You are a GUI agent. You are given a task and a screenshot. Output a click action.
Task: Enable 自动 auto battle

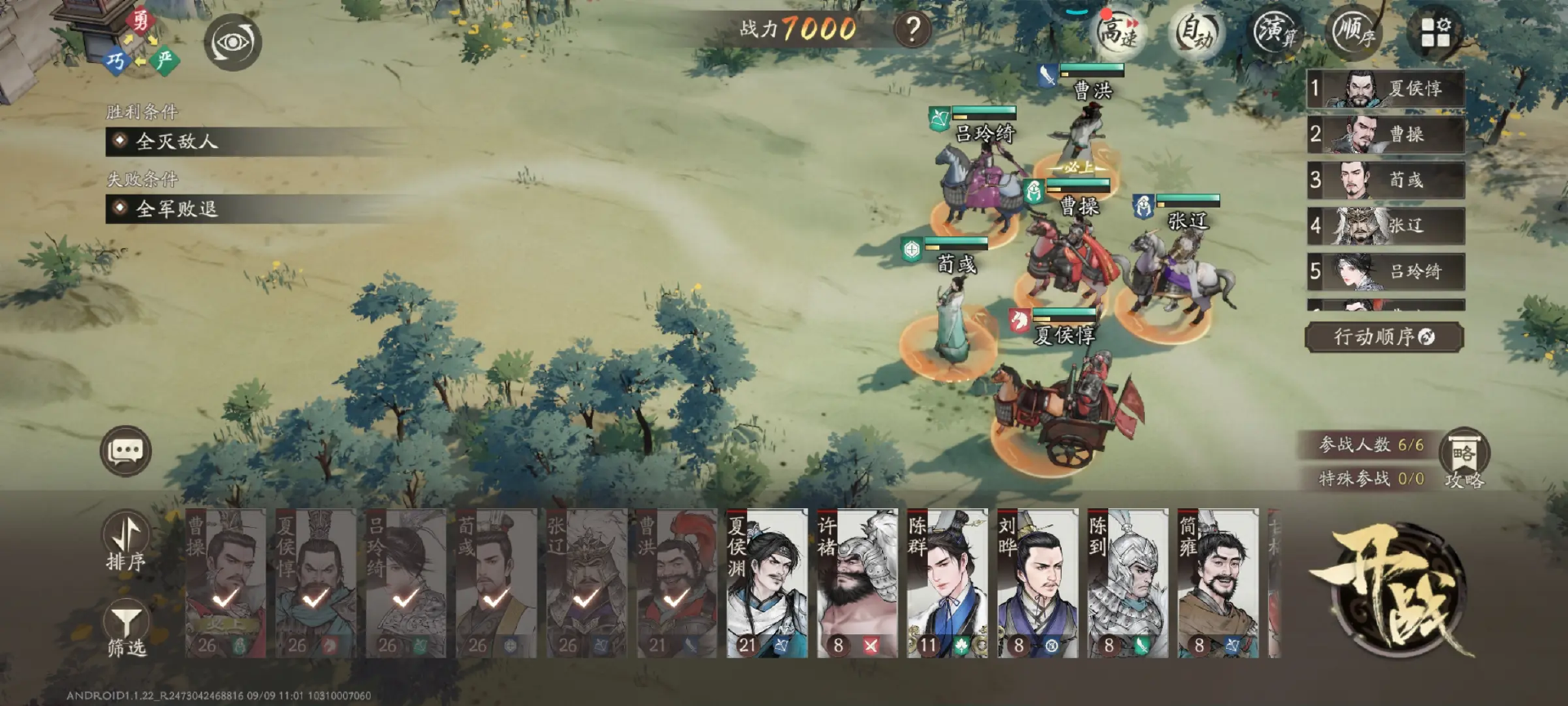pos(1196,32)
